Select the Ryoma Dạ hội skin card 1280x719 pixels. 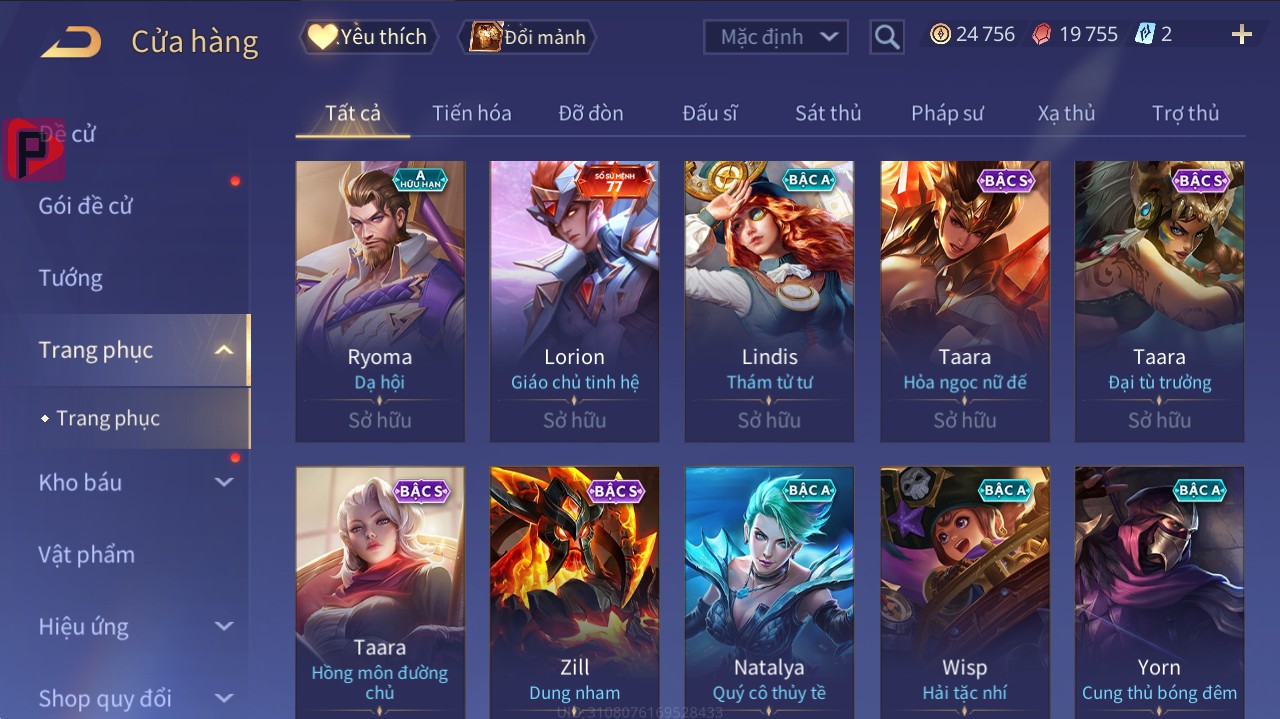tap(380, 300)
